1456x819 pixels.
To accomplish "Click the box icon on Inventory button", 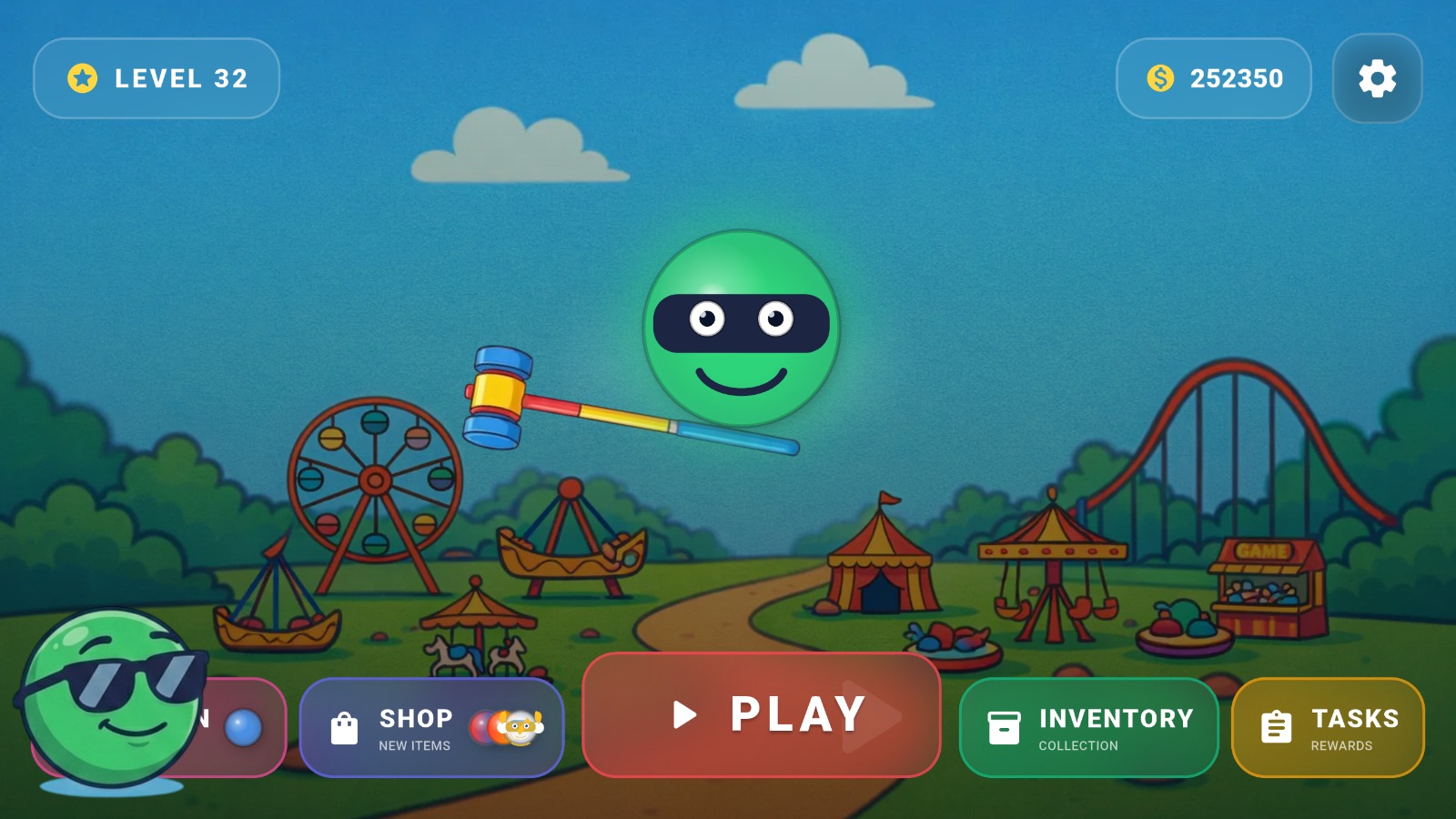I will pos(1006,728).
